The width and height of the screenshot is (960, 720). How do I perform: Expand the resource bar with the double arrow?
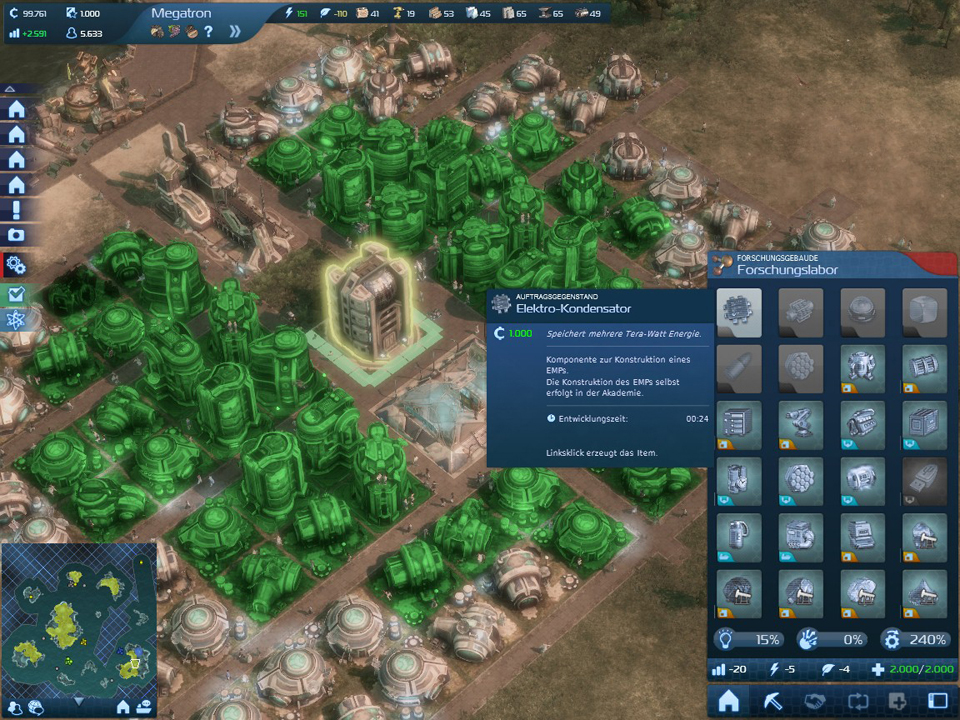click(235, 31)
